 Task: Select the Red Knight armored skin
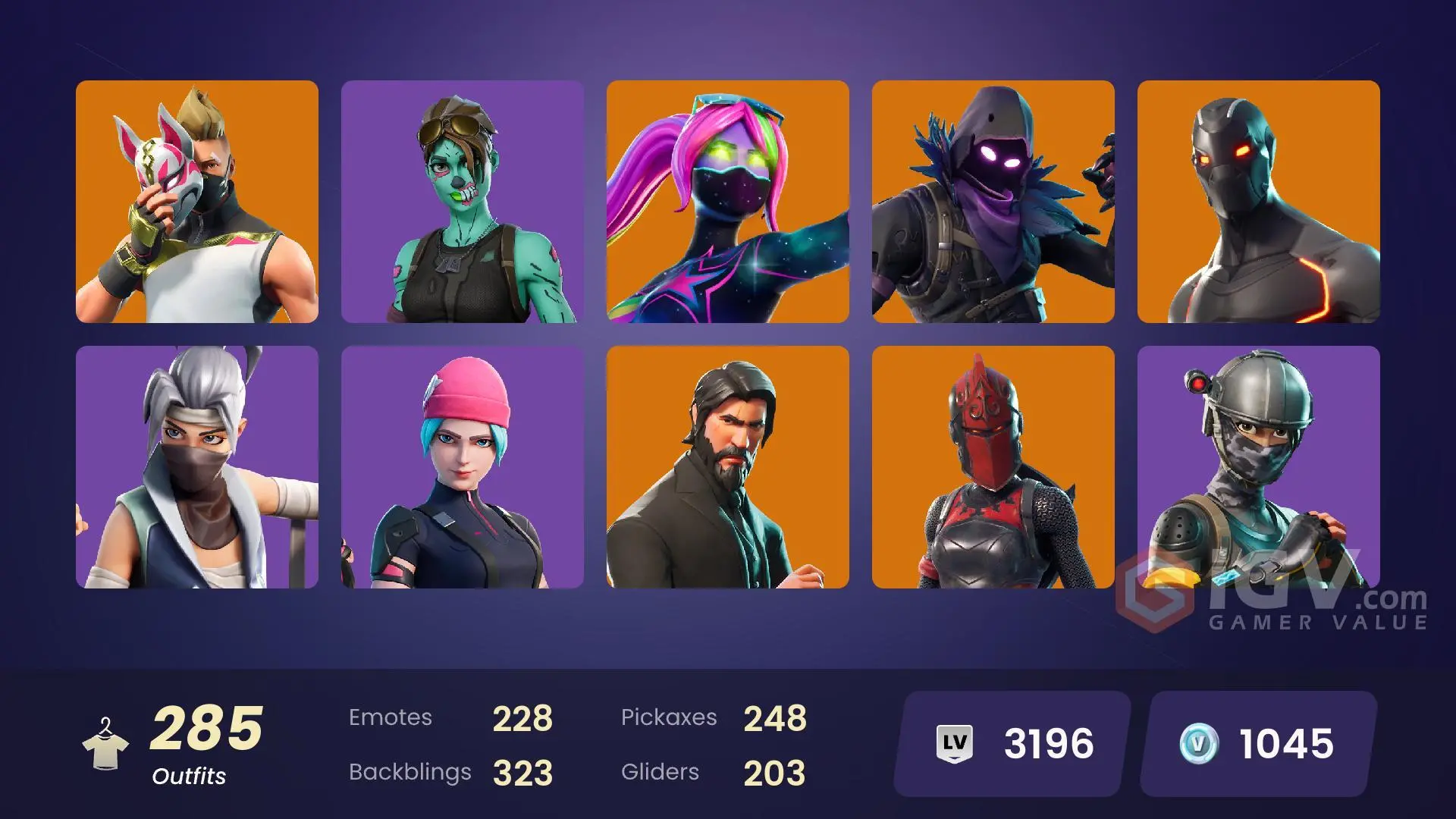tap(994, 466)
